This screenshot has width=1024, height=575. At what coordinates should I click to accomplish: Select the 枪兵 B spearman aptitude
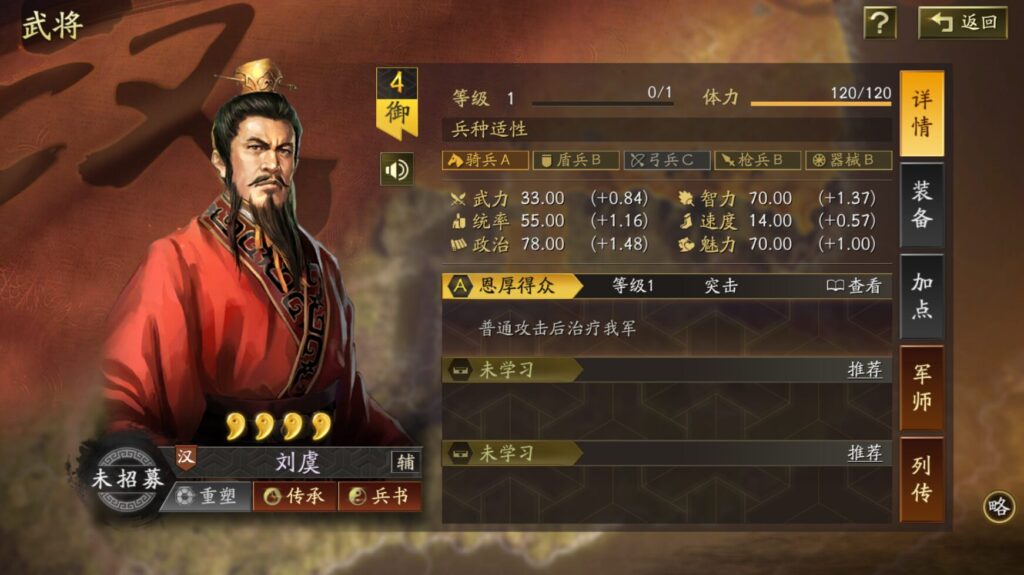(x=757, y=160)
